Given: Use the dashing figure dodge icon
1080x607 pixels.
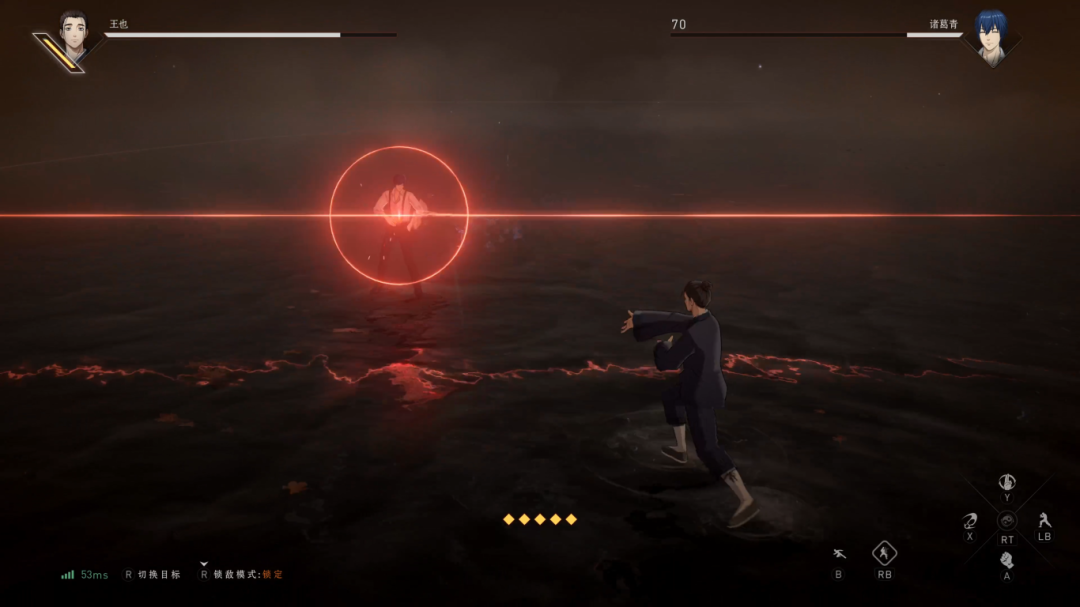Looking at the screenshot, I should 838,554.
